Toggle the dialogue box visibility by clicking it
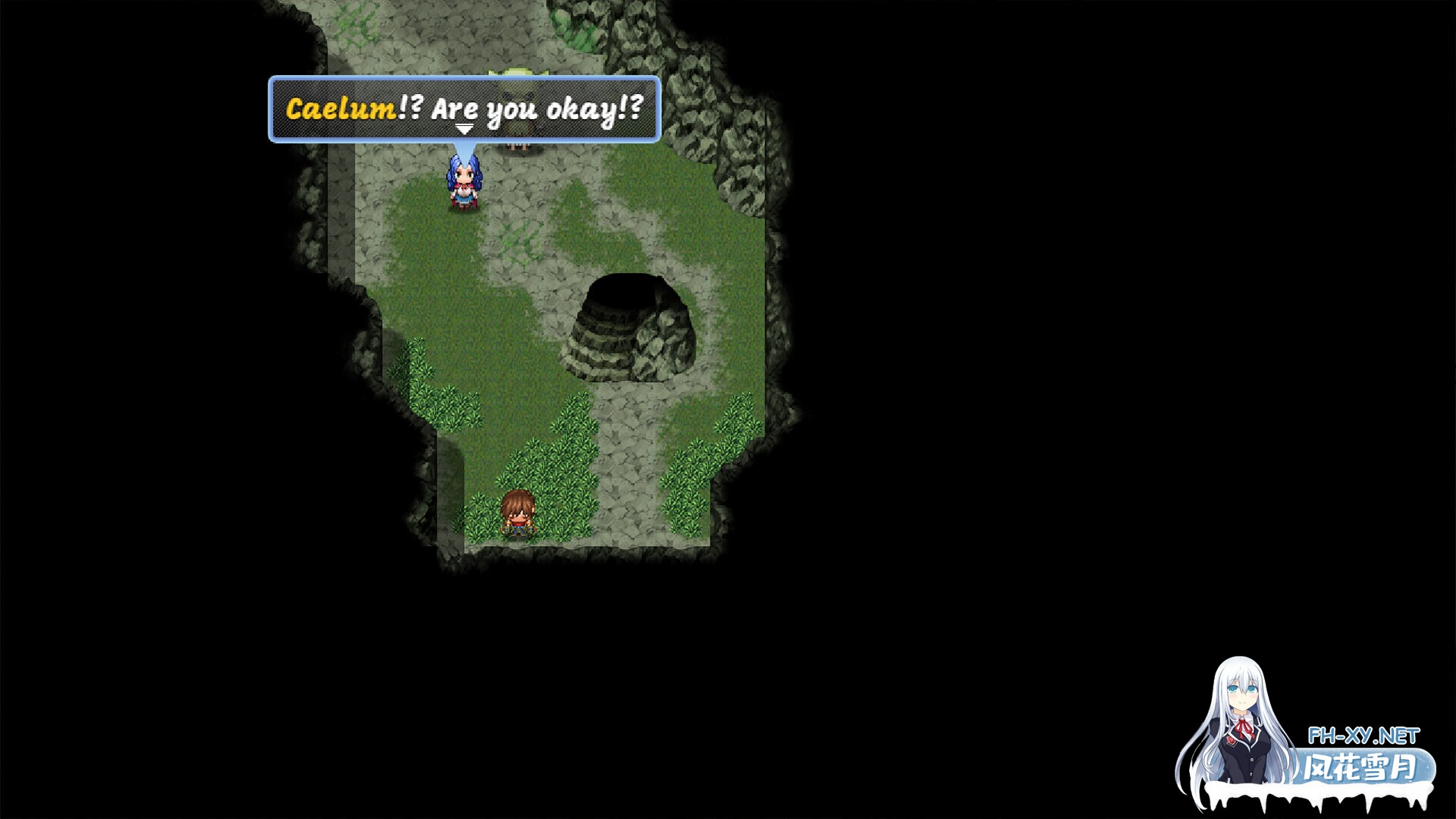 click(x=463, y=110)
